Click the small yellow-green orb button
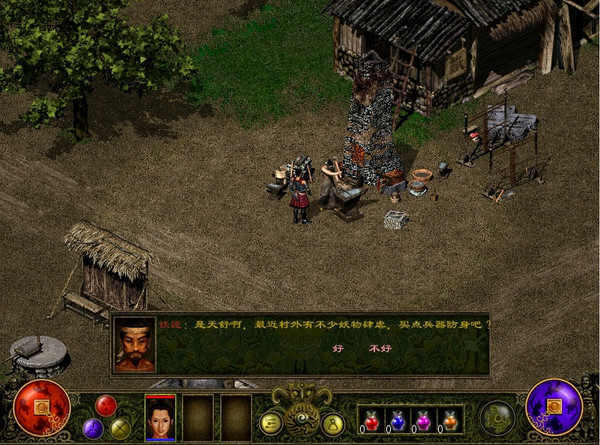Viewport: 600px width, 445px height. coord(120,428)
